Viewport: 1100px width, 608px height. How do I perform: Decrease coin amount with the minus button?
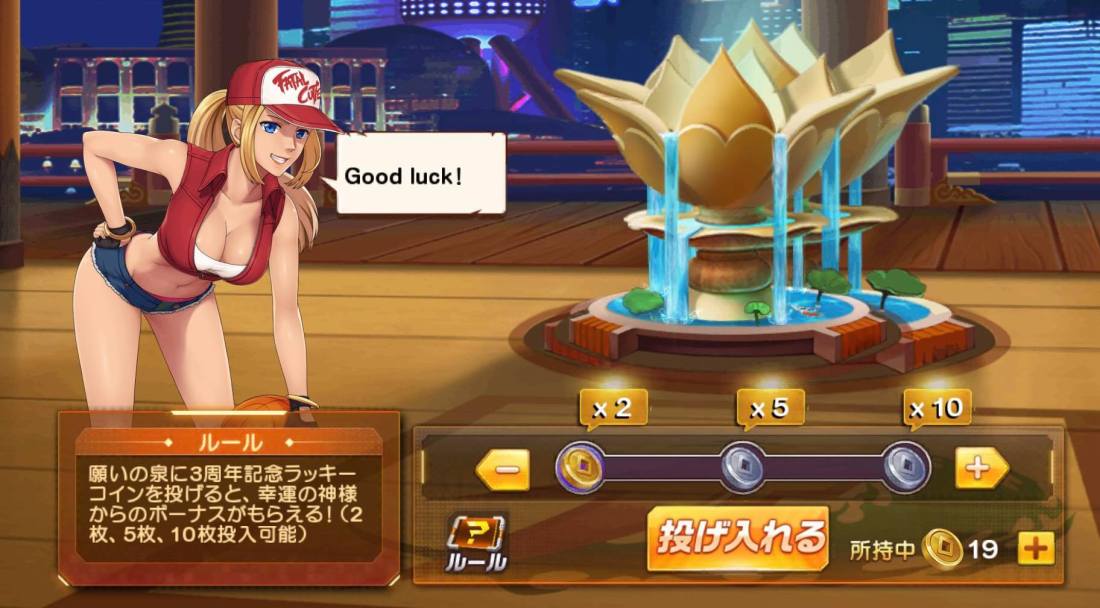(x=503, y=469)
